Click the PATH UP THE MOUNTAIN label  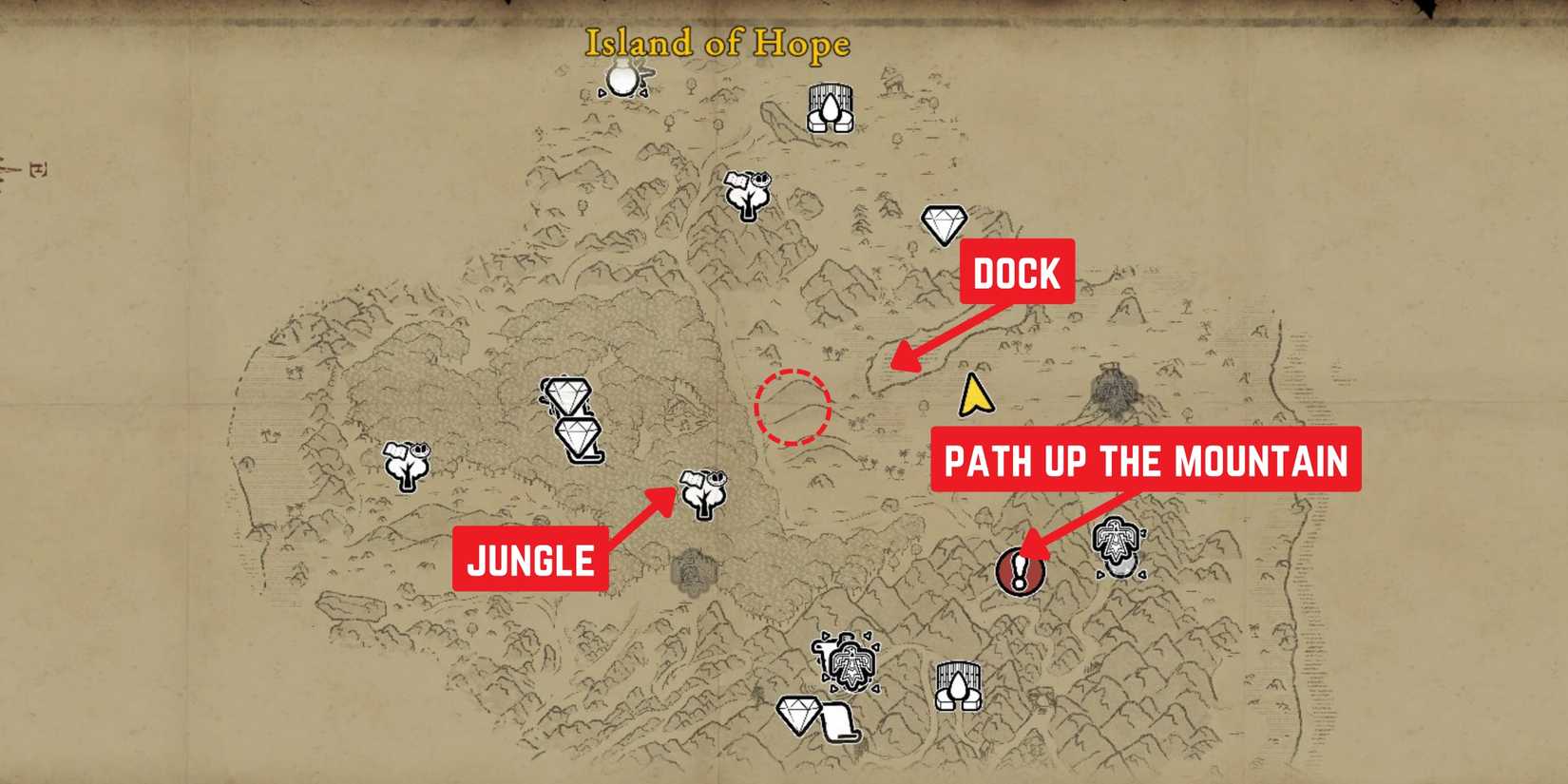(x=1145, y=462)
